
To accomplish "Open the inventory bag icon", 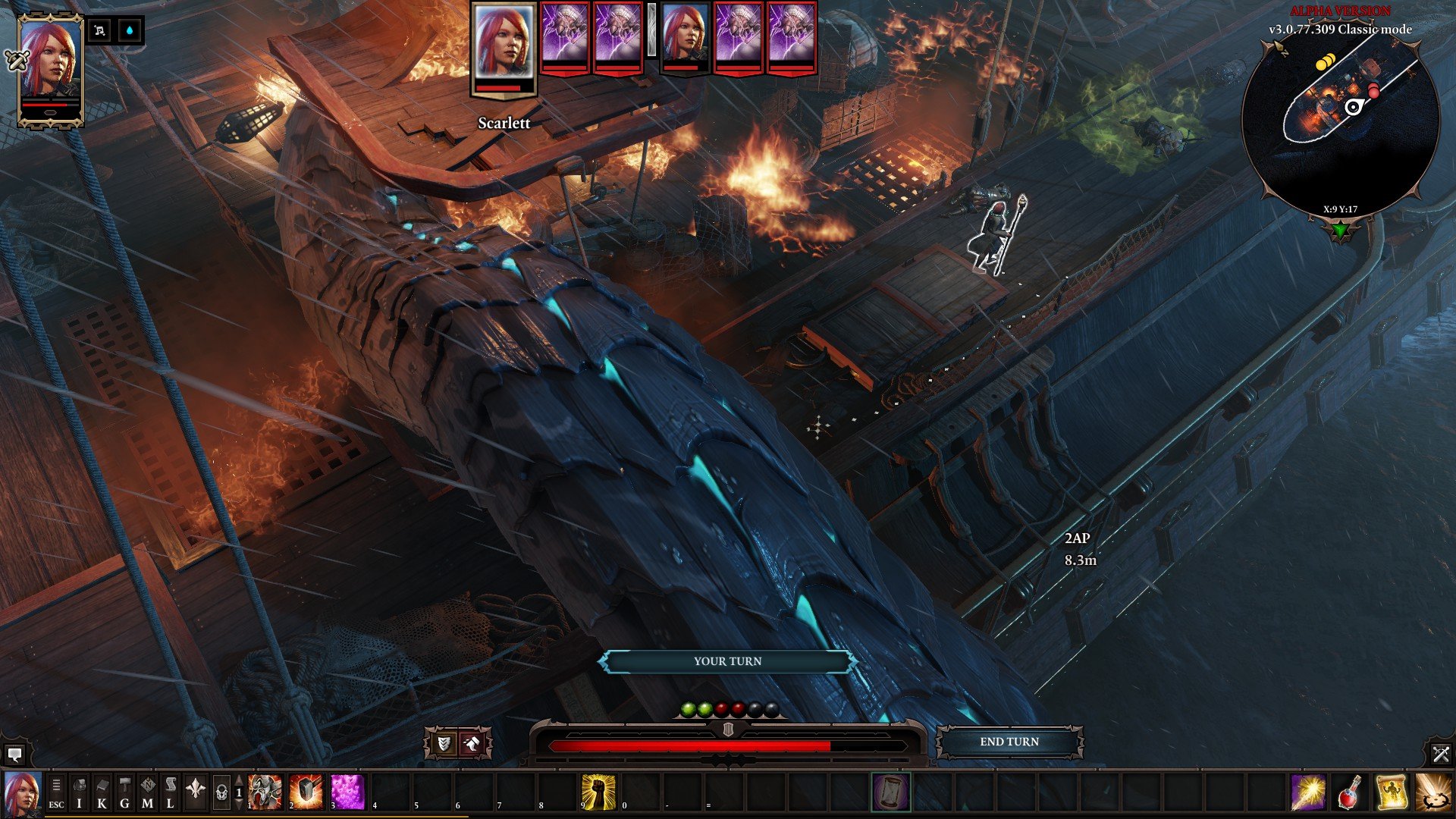I will (x=79, y=793).
